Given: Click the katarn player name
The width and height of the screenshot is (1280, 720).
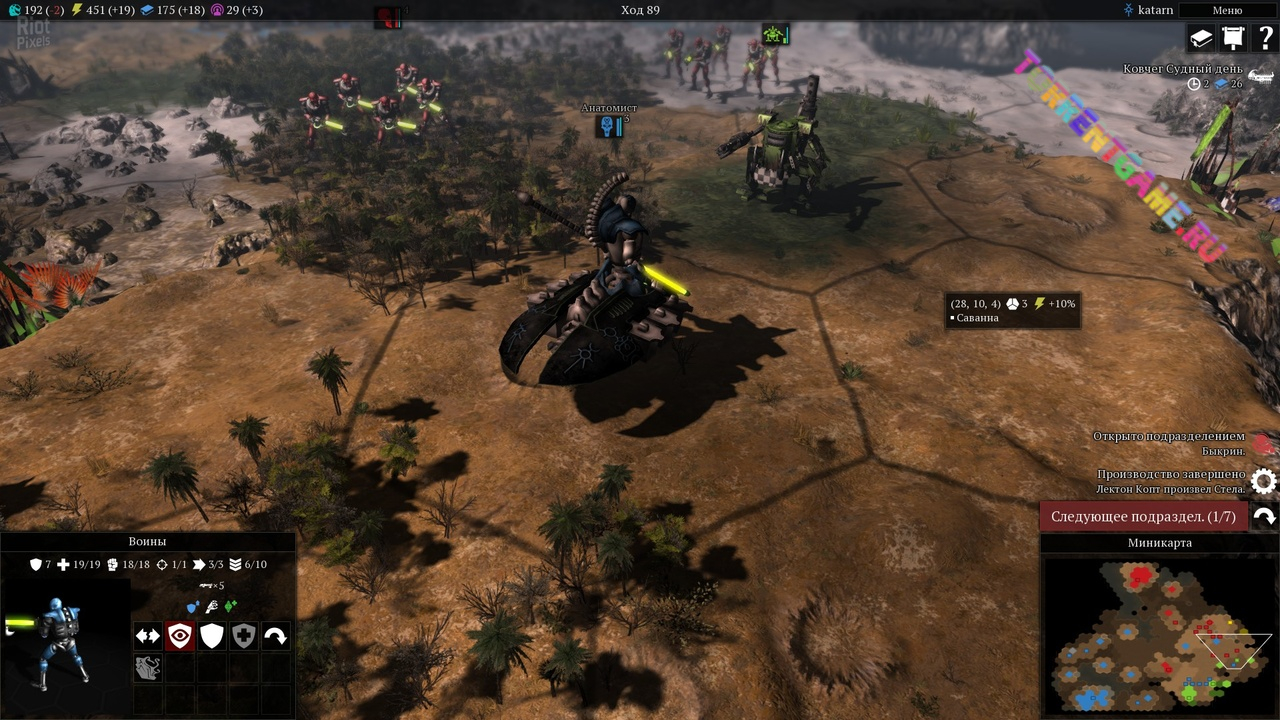Looking at the screenshot, I should [x=1155, y=10].
